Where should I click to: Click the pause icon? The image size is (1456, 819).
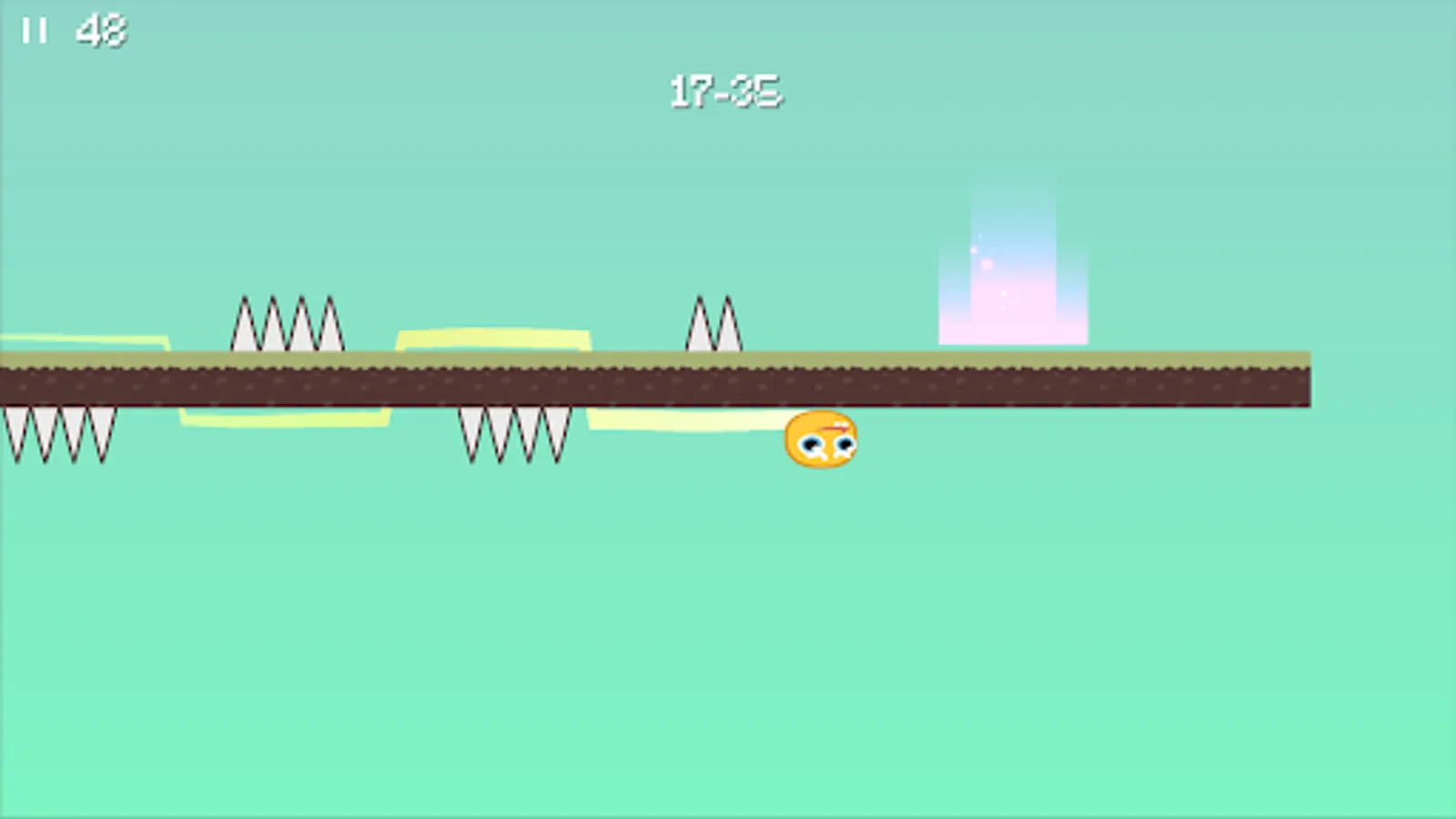pyautogui.click(x=35, y=27)
